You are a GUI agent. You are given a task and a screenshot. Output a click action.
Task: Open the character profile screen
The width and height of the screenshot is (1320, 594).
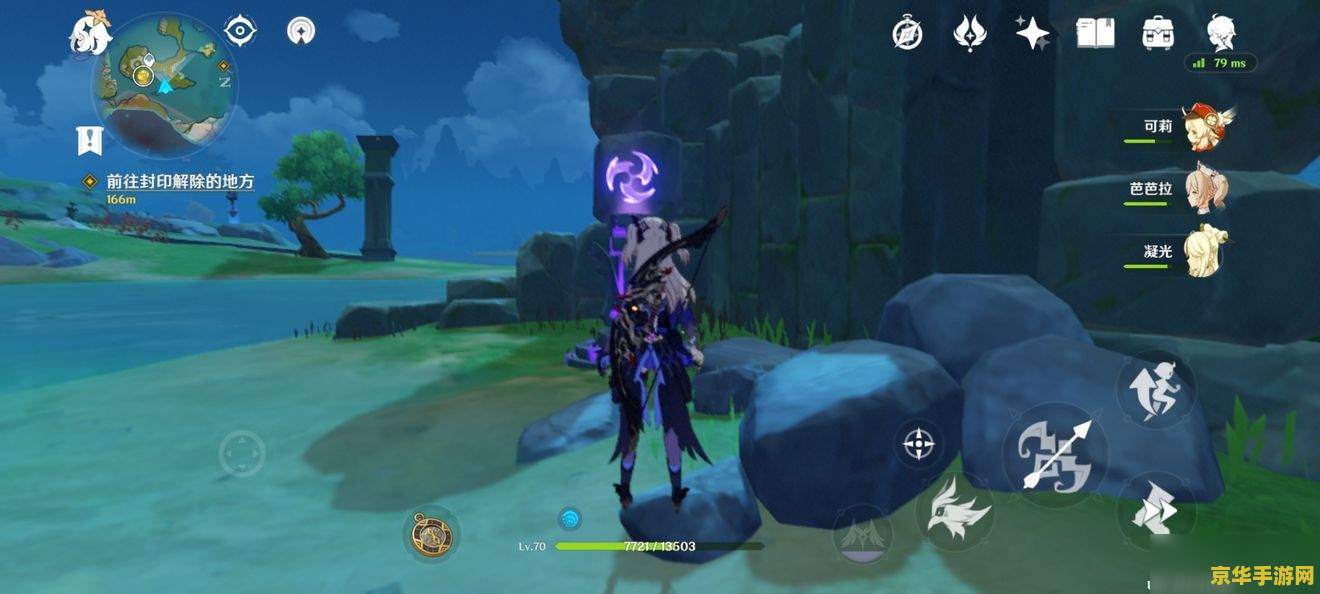pos(1221,32)
